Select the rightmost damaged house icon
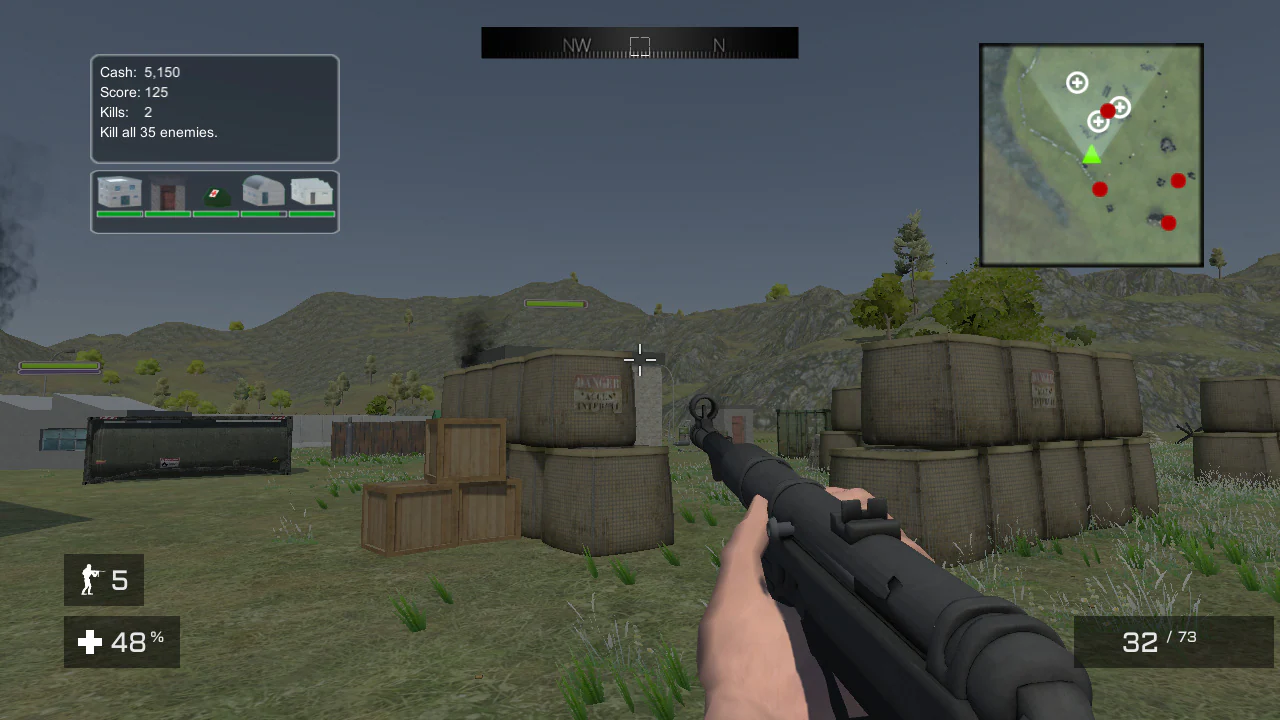 point(311,193)
